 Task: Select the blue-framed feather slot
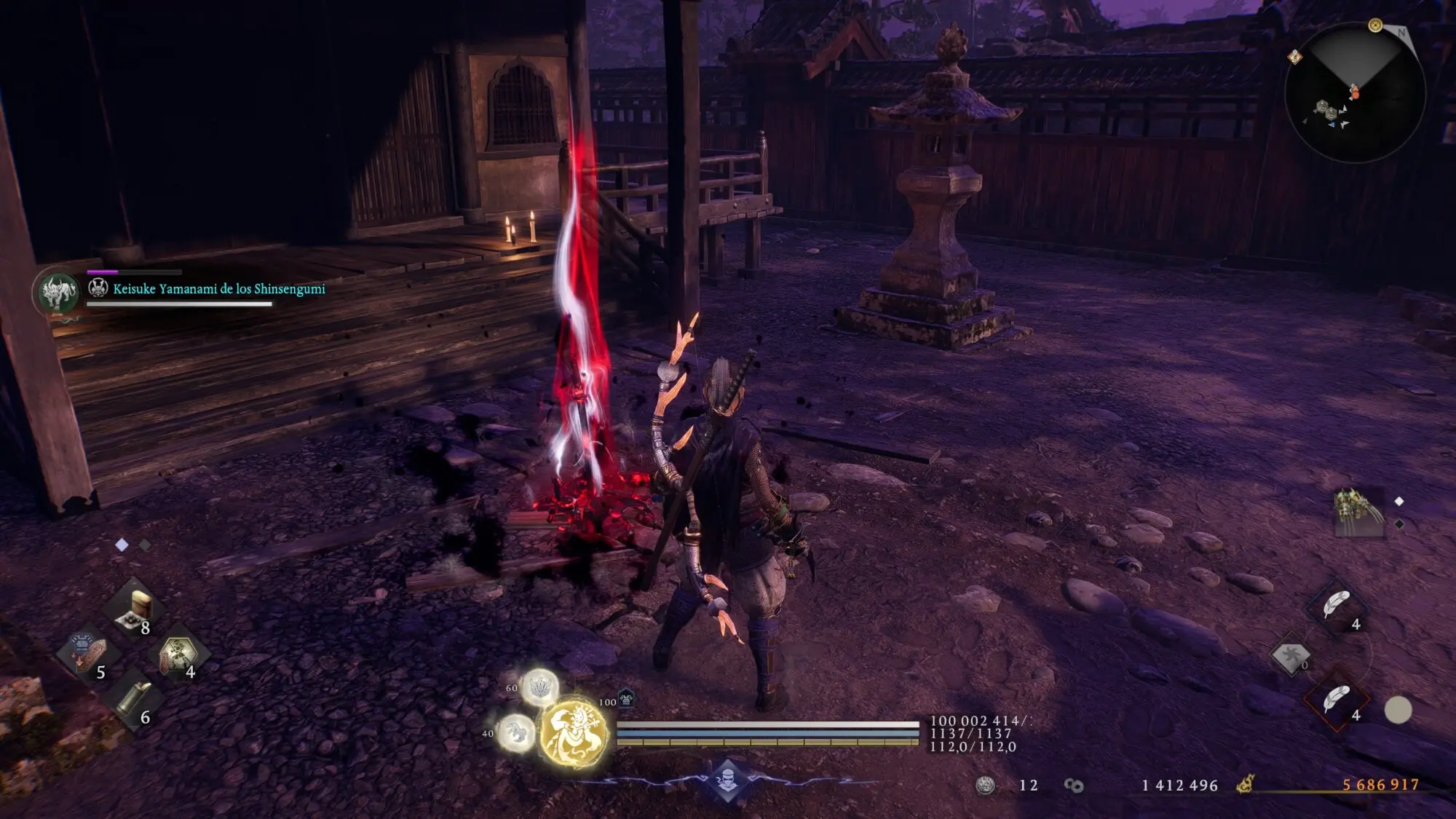click(x=1337, y=605)
